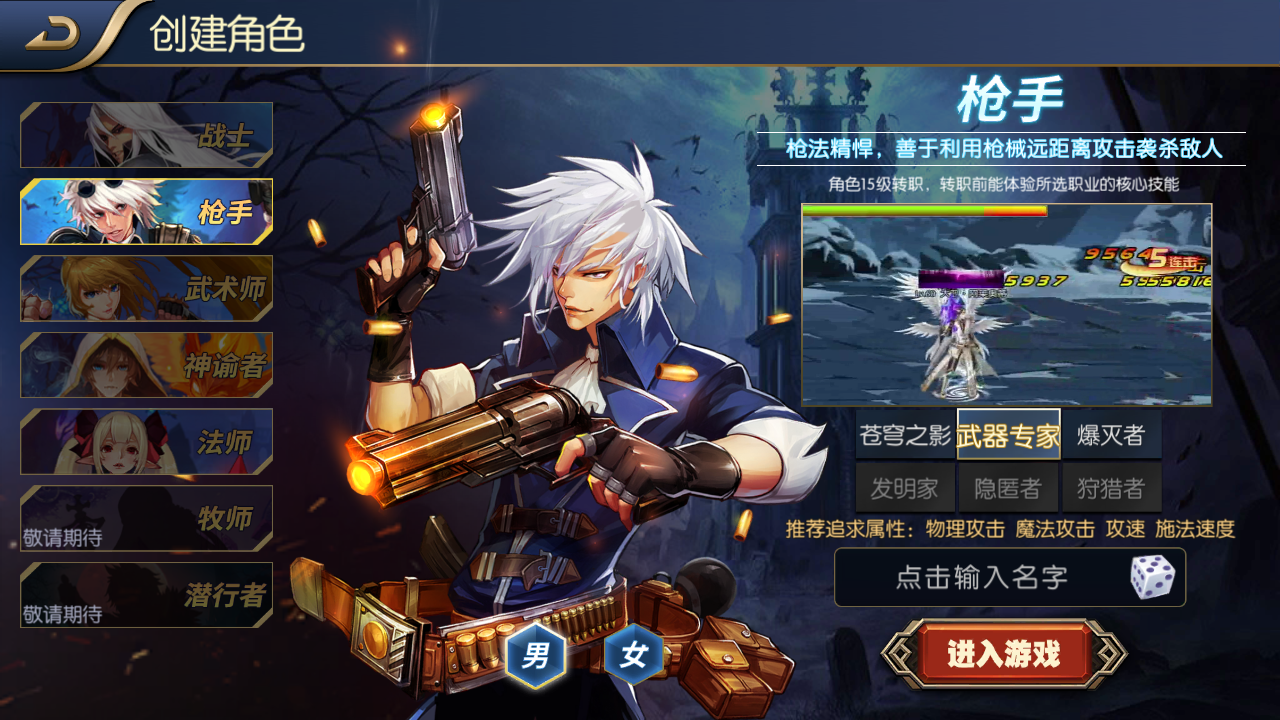Select the 法师 (Mage) class icon
This screenshot has width=1280, height=720.
coord(144,440)
